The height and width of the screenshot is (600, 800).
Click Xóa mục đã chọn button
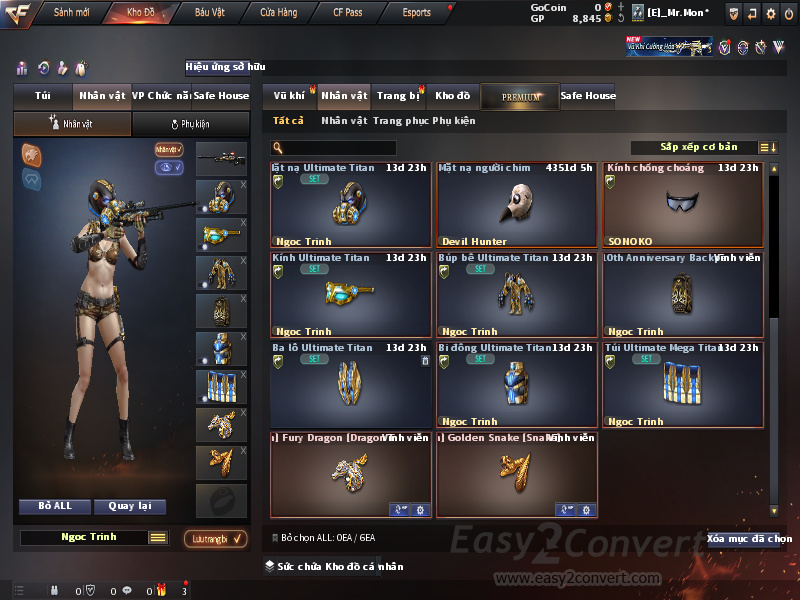coord(749,539)
